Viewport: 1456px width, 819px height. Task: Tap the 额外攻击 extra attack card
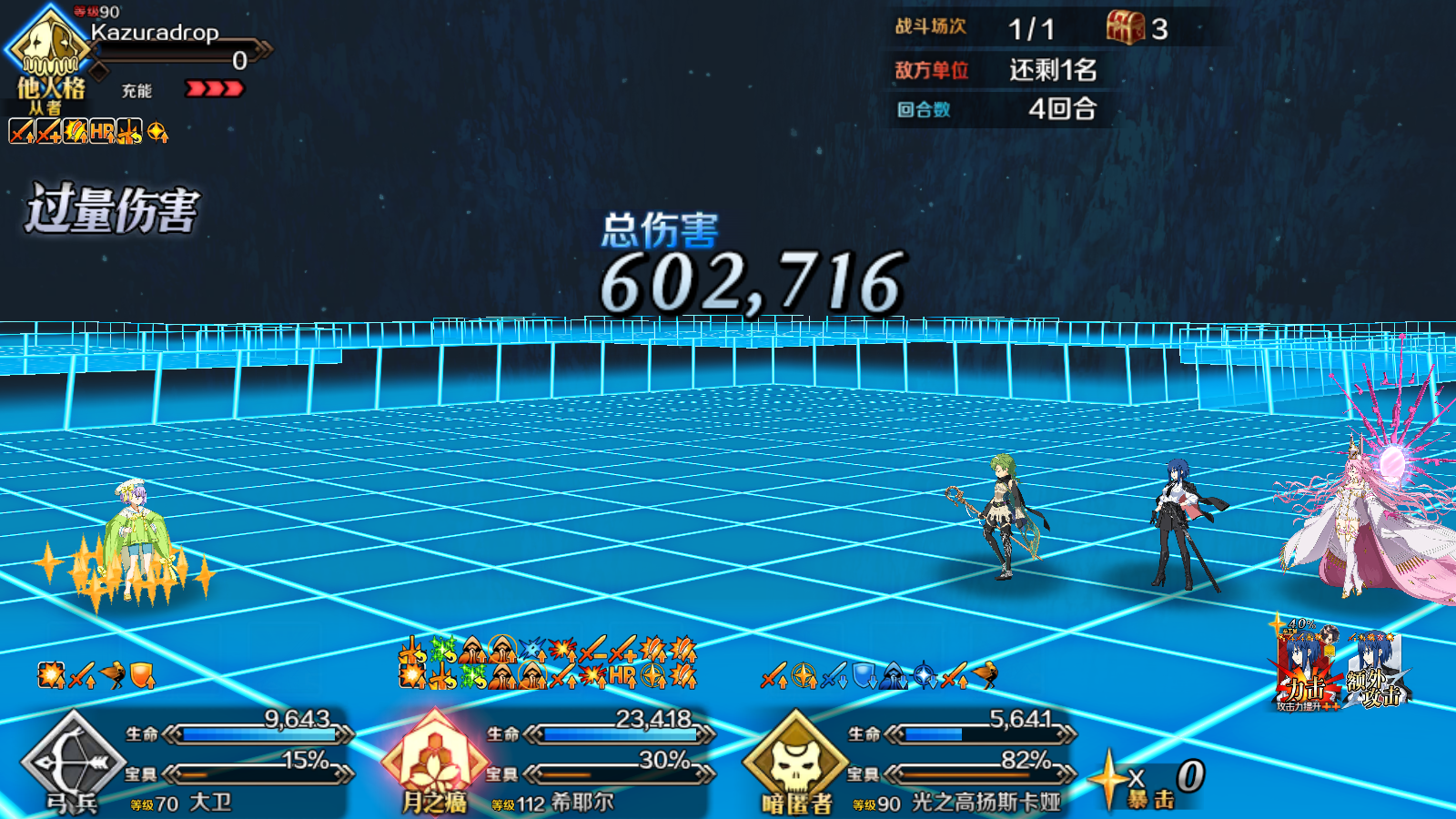tap(1377, 672)
